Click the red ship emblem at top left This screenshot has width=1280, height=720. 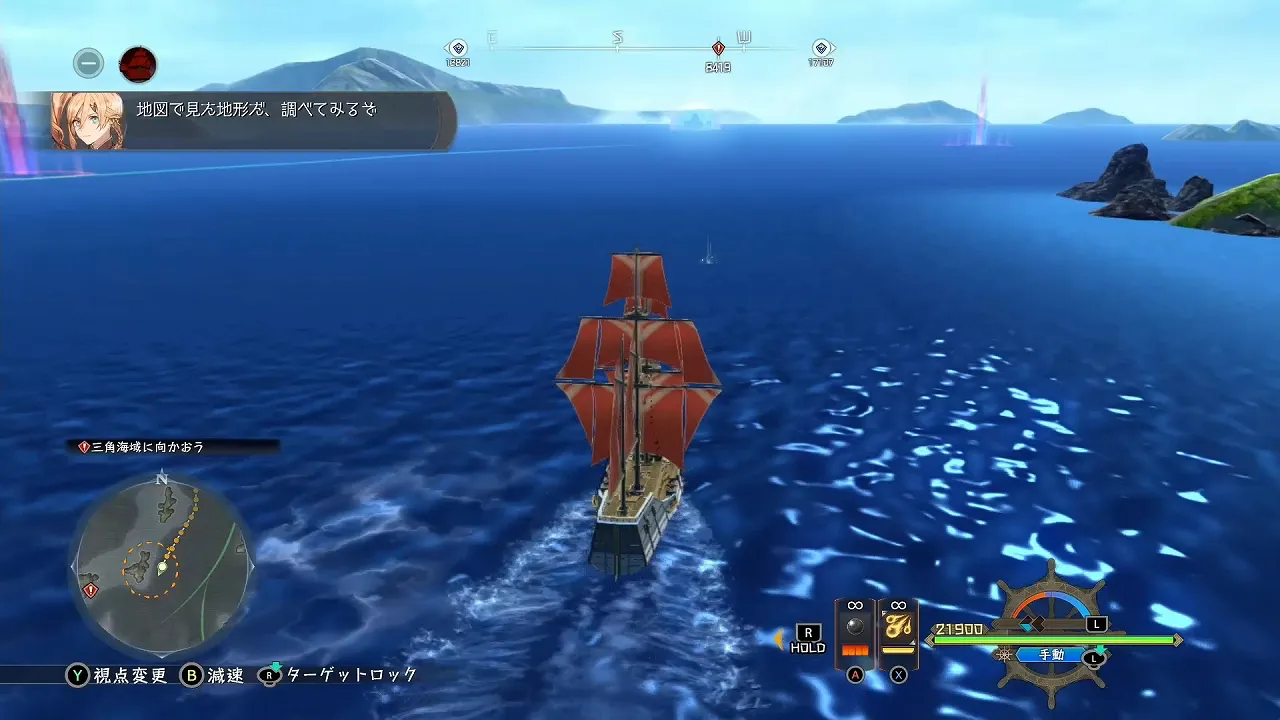pos(138,64)
